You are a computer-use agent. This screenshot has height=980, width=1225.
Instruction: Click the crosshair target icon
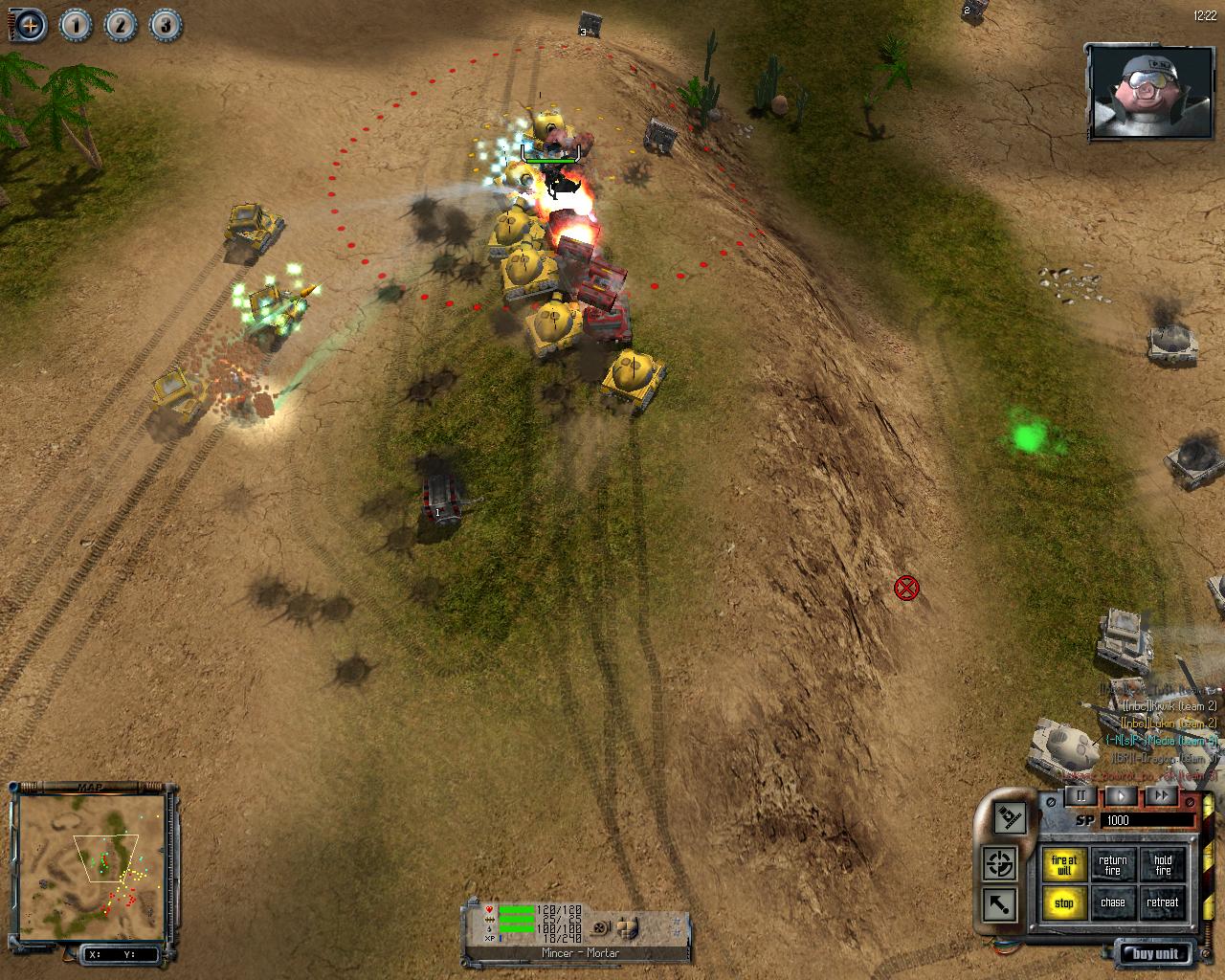point(1000,864)
